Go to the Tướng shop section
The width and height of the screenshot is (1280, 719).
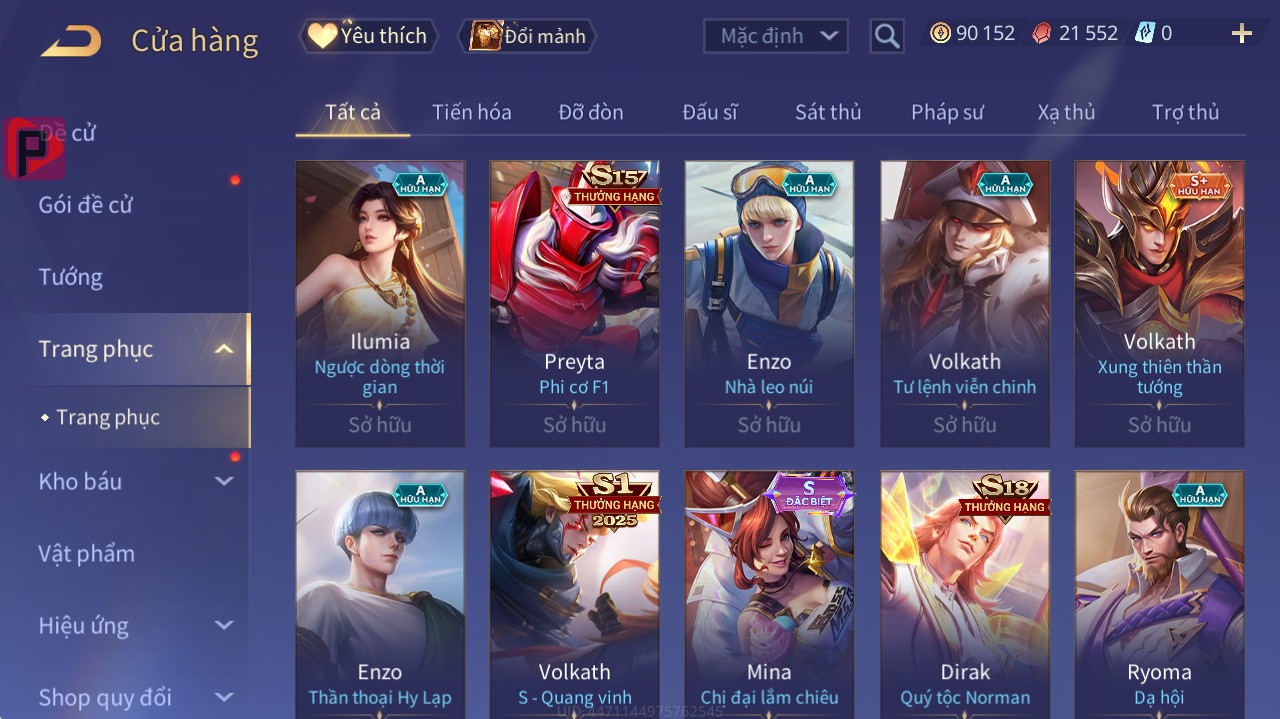(71, 277)
